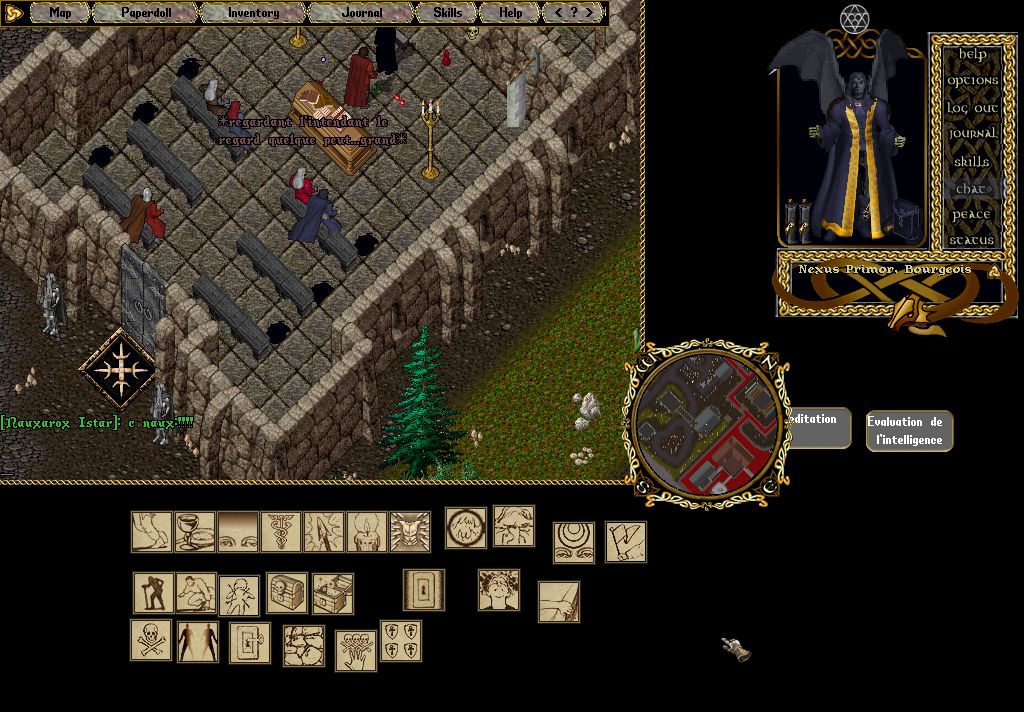This screenshot has width=1024, height=712.
Task: Open the Paperdoll from the top bar
Action: pyautogui.click(x=146, y=13)
